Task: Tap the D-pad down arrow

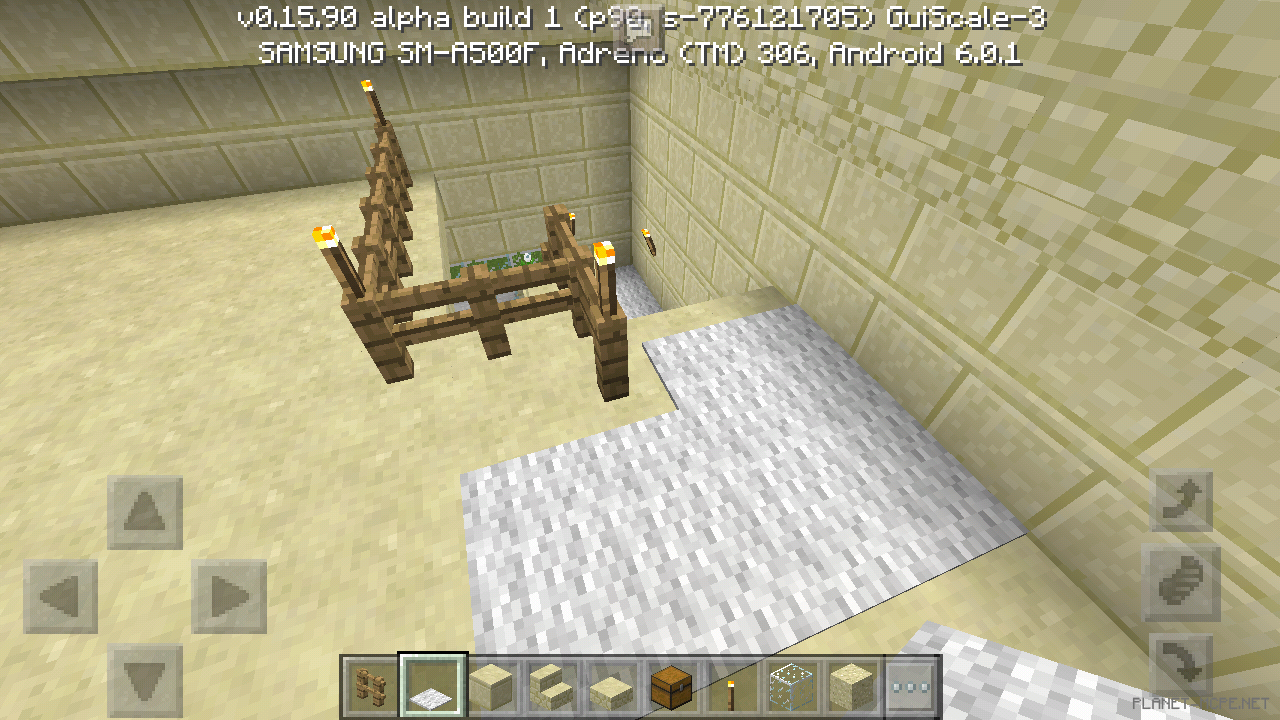Action: pos(145,682)
